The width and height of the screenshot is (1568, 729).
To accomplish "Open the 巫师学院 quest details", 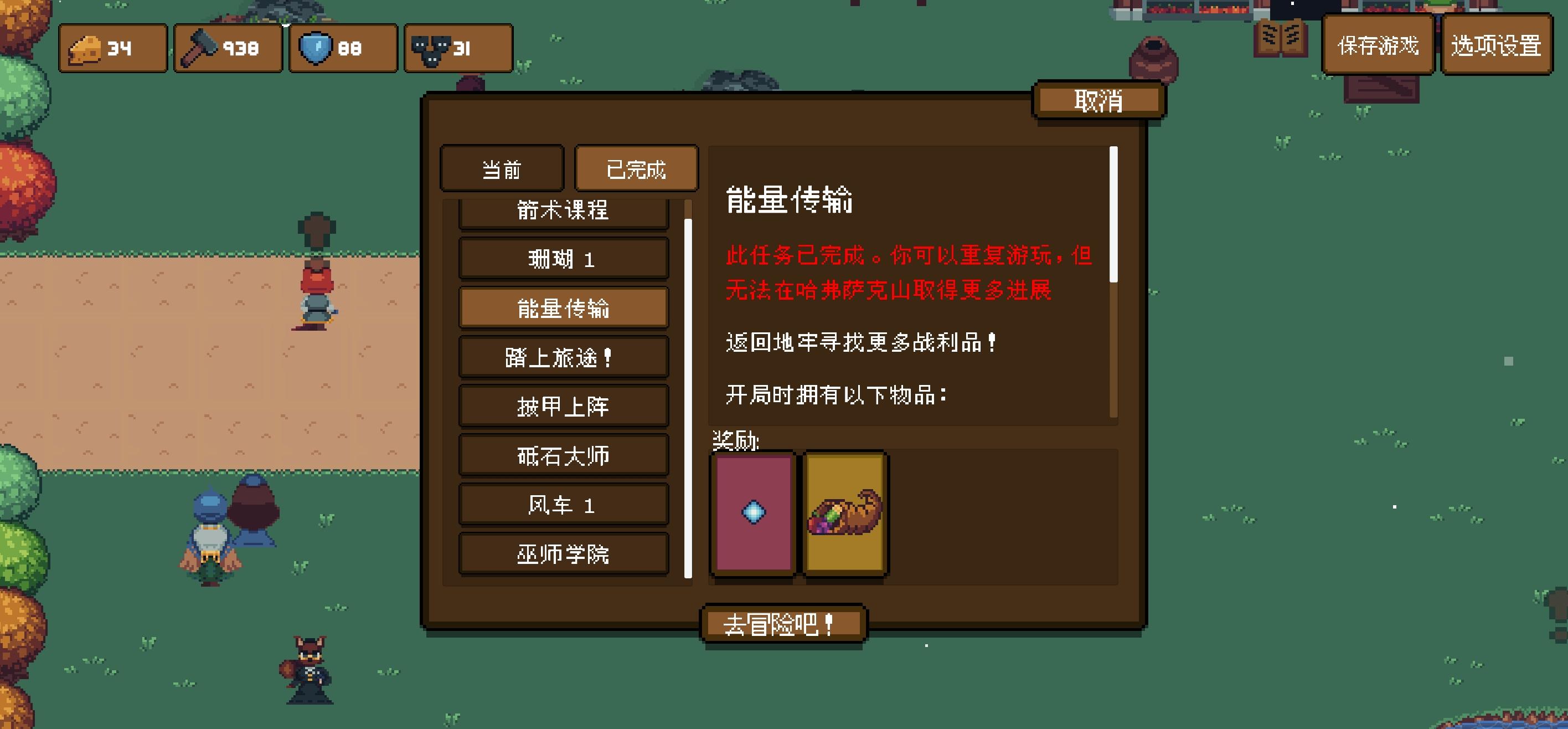I will pyautogui.click(x=563, y=553).
